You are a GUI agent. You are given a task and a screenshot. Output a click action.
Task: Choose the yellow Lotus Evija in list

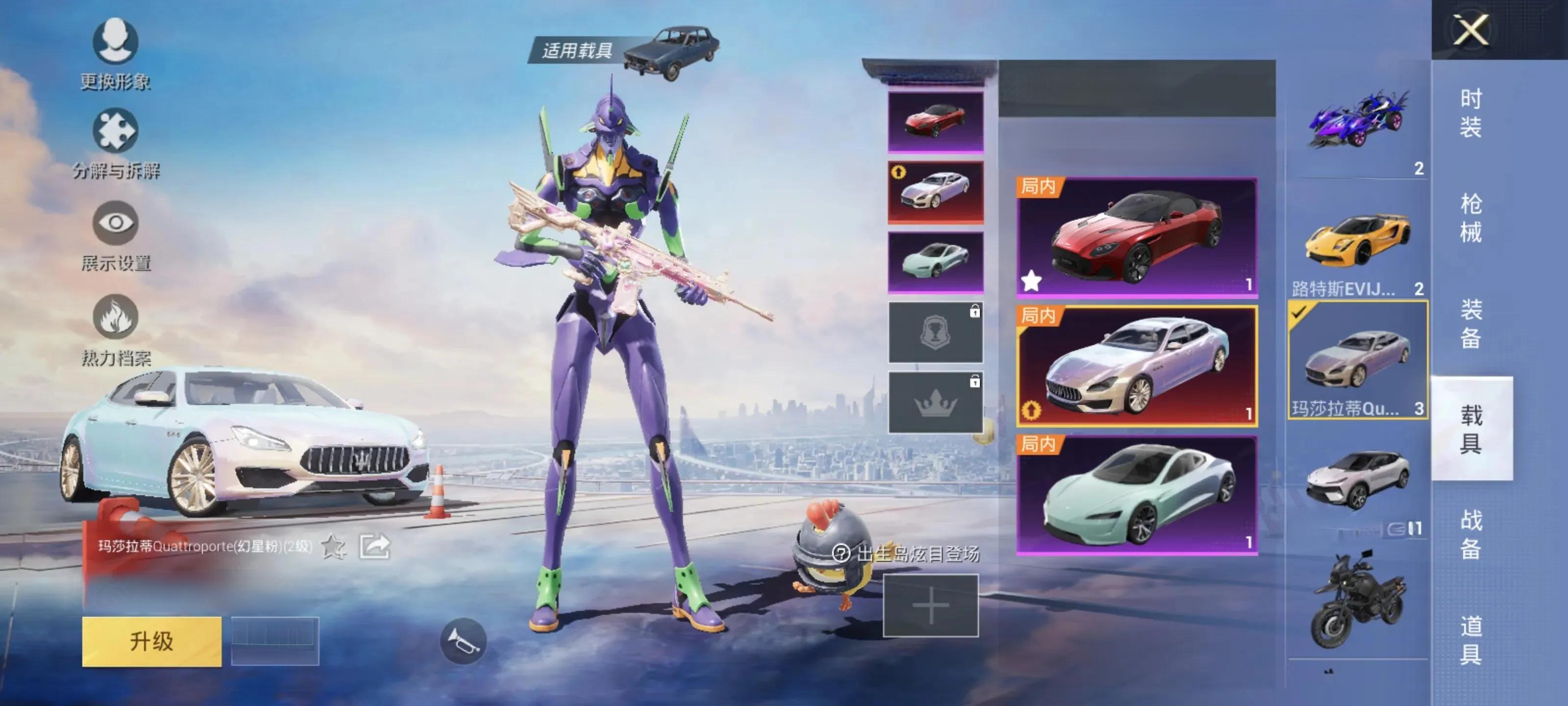tap(1357, 244)
